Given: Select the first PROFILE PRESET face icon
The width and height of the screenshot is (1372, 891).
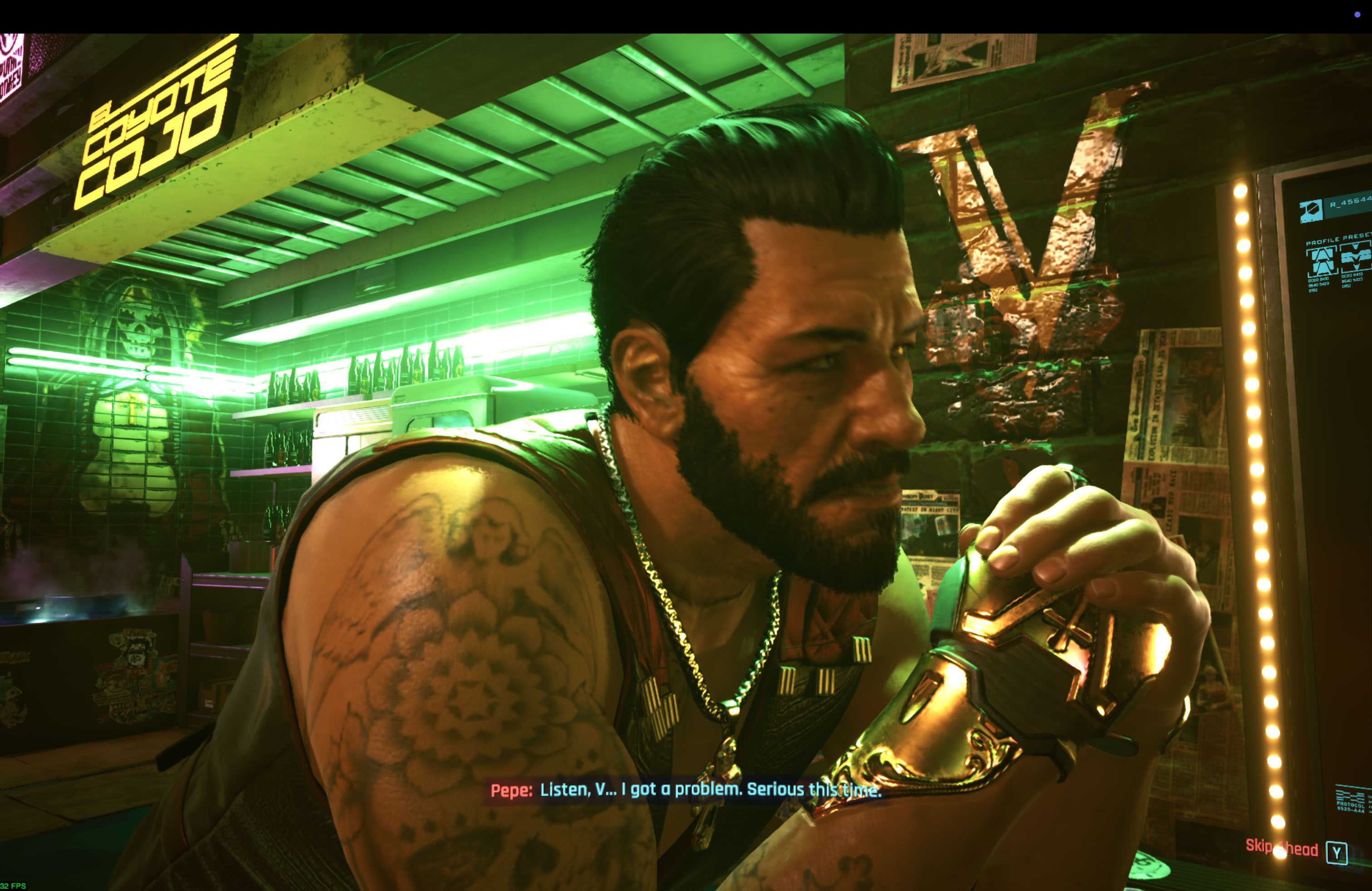Looking at the screenshot, I should [x=1323, y=260].
